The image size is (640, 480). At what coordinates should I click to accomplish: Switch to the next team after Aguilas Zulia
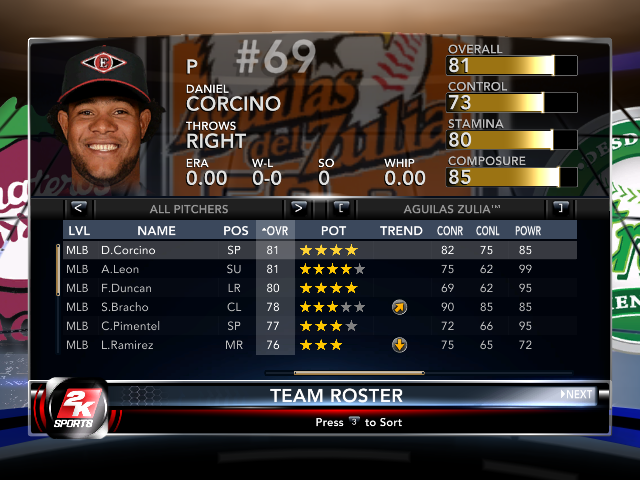(x=560, y=209)
